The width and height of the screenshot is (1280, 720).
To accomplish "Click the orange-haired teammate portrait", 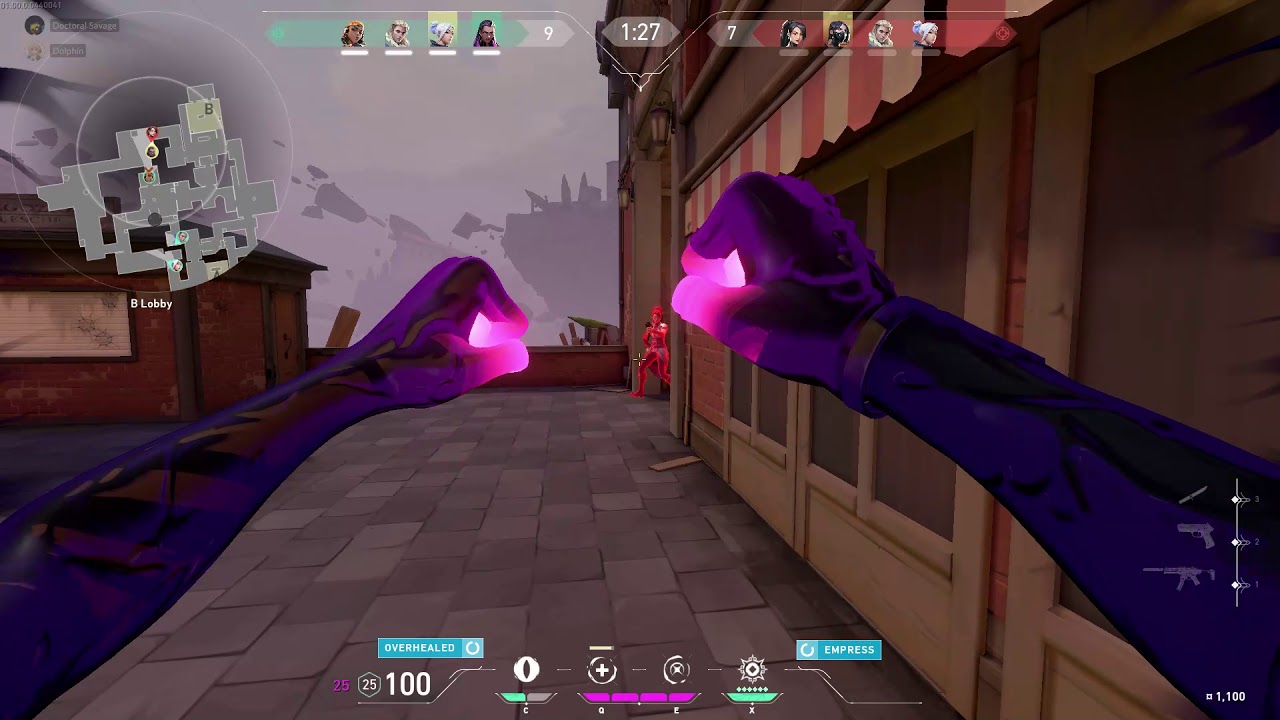I will coord(353,34).
